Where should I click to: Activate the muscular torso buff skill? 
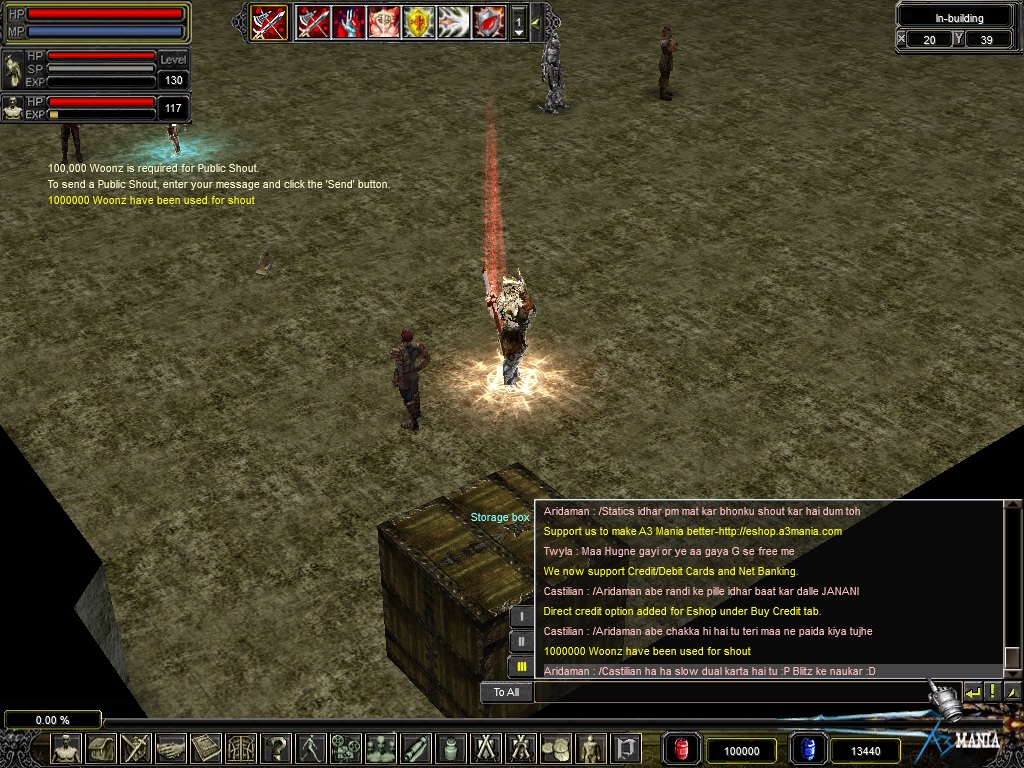(x=383, y=22)
